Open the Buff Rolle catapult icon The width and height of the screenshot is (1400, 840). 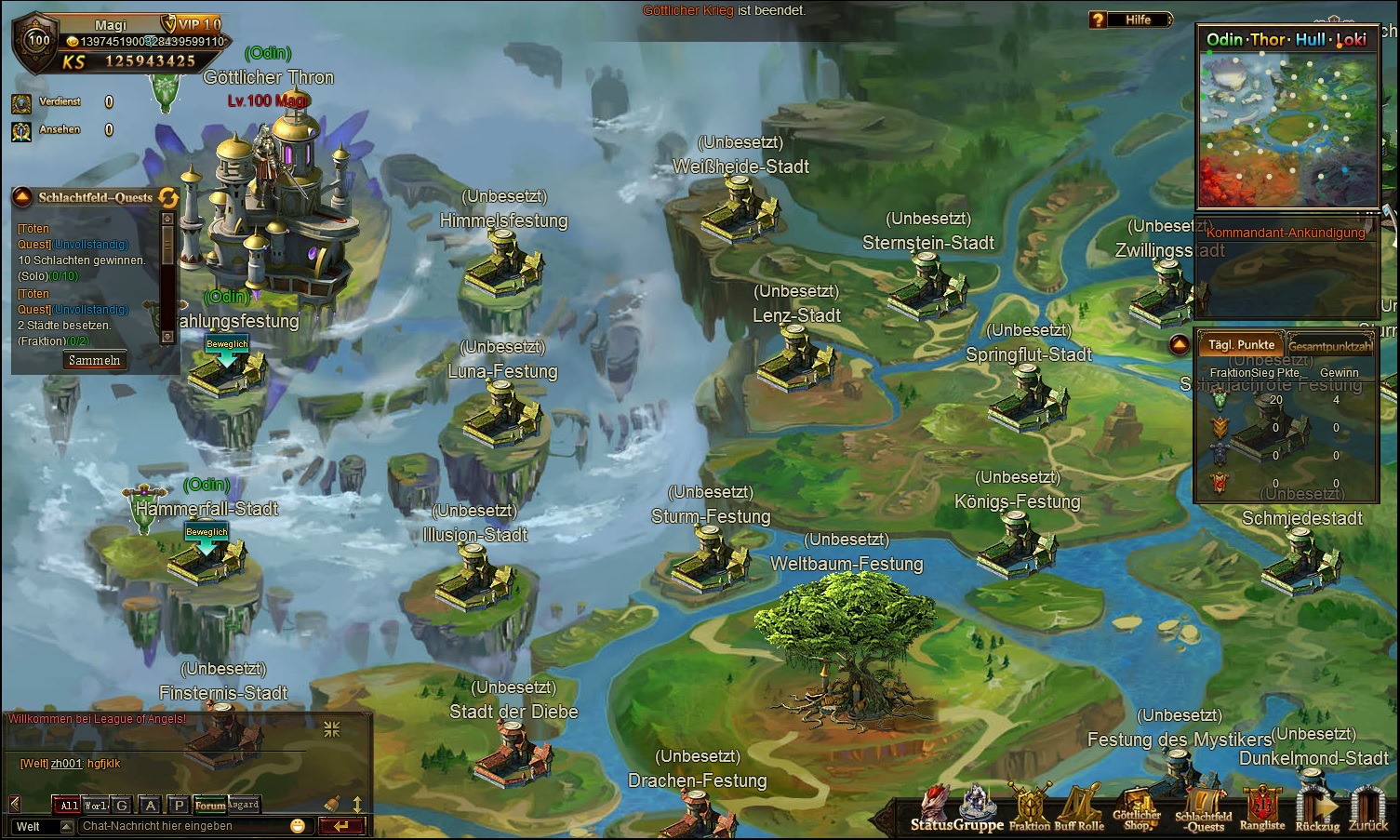tap(1079, 807)
